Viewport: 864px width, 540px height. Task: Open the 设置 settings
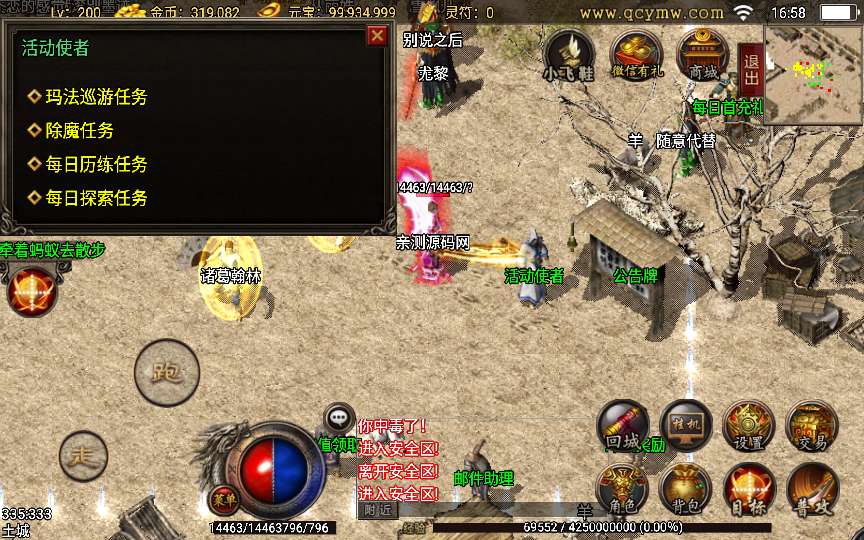[748, 427]
